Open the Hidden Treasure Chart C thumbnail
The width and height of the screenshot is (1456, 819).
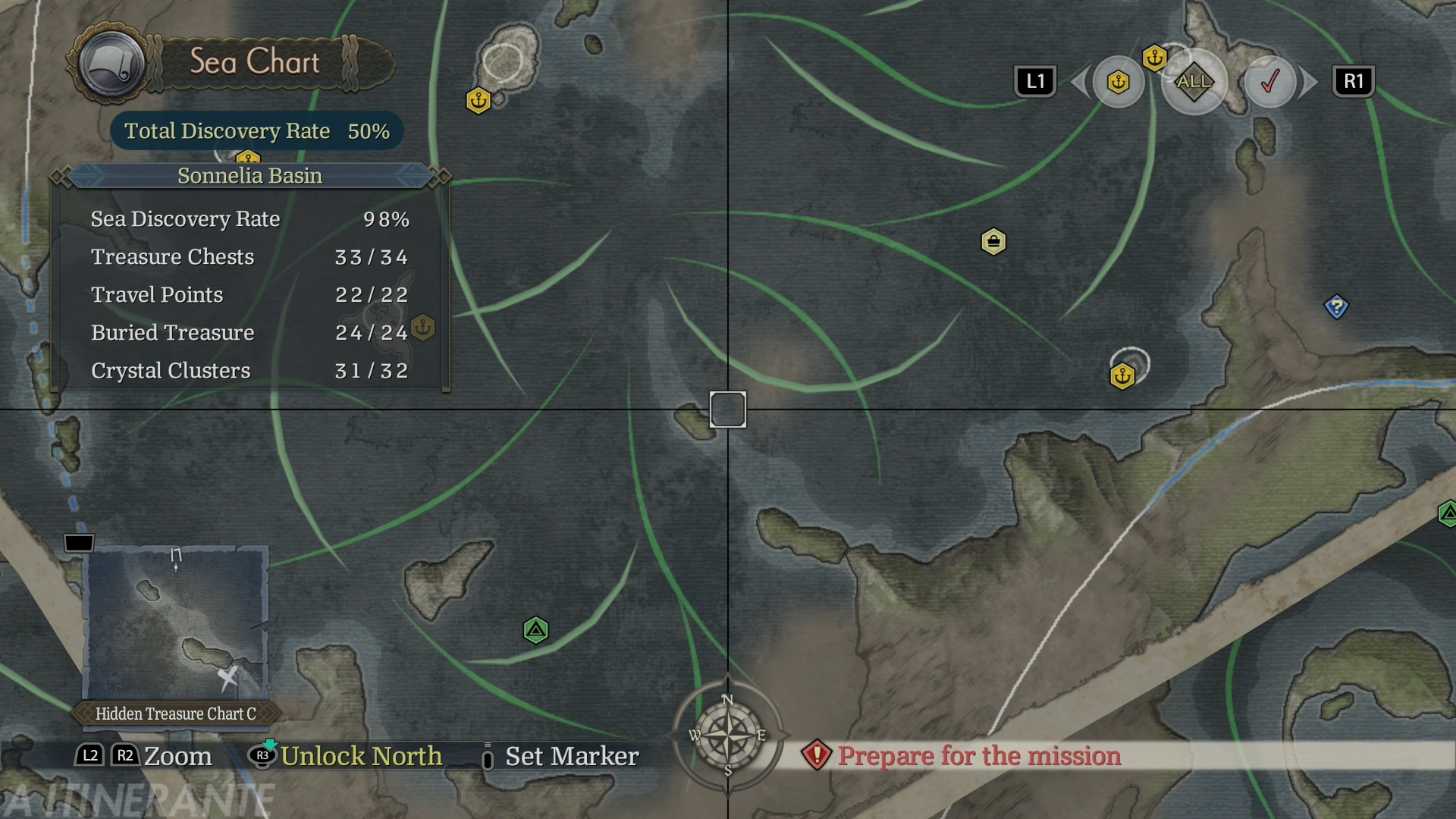175,623
